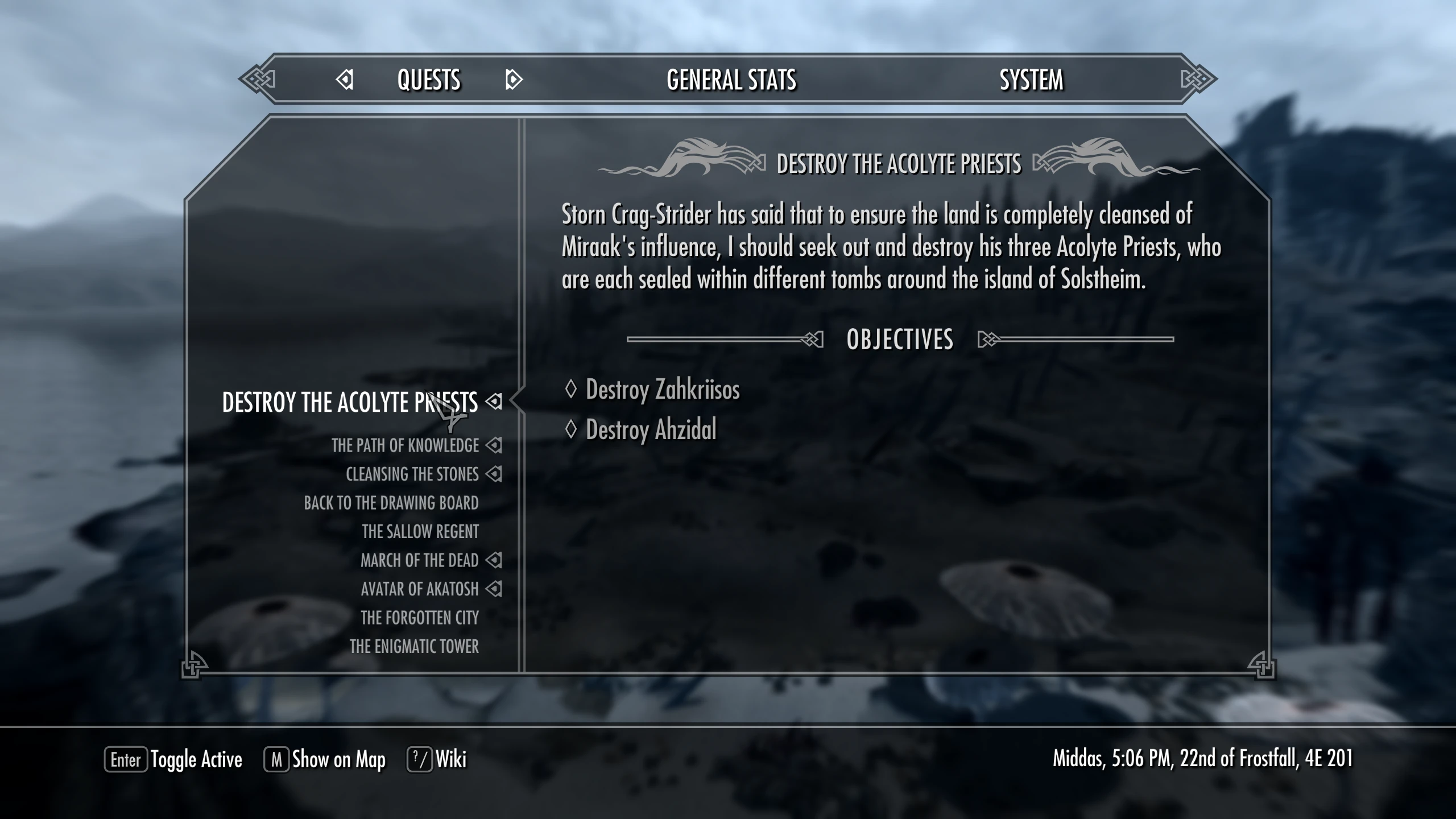Open the Avatar of Akatosh quest
The height and width of the screenshot is (819, 1456).
pos(419,589)
